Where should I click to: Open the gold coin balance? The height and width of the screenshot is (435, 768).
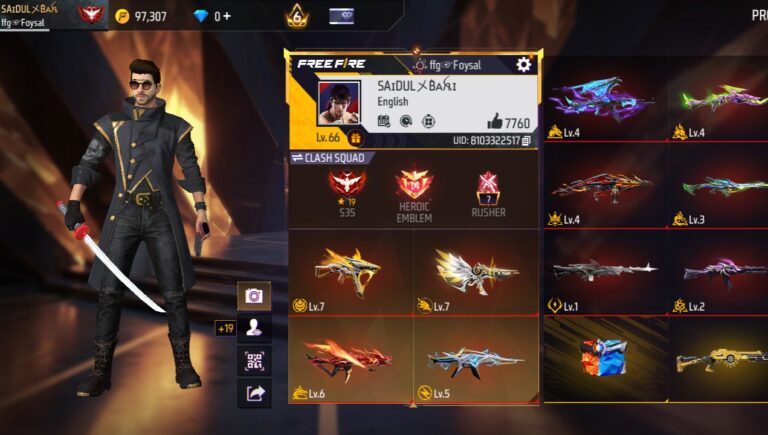[140, 16]
